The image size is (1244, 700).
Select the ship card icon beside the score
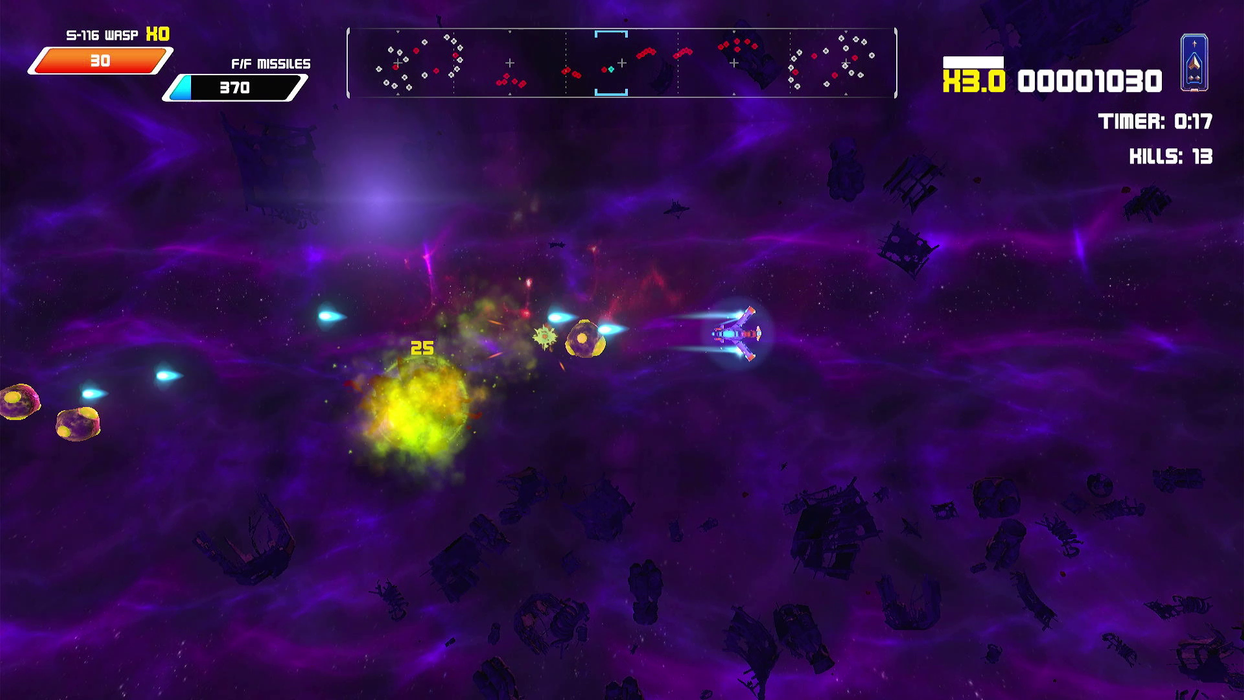(1194, 63)
